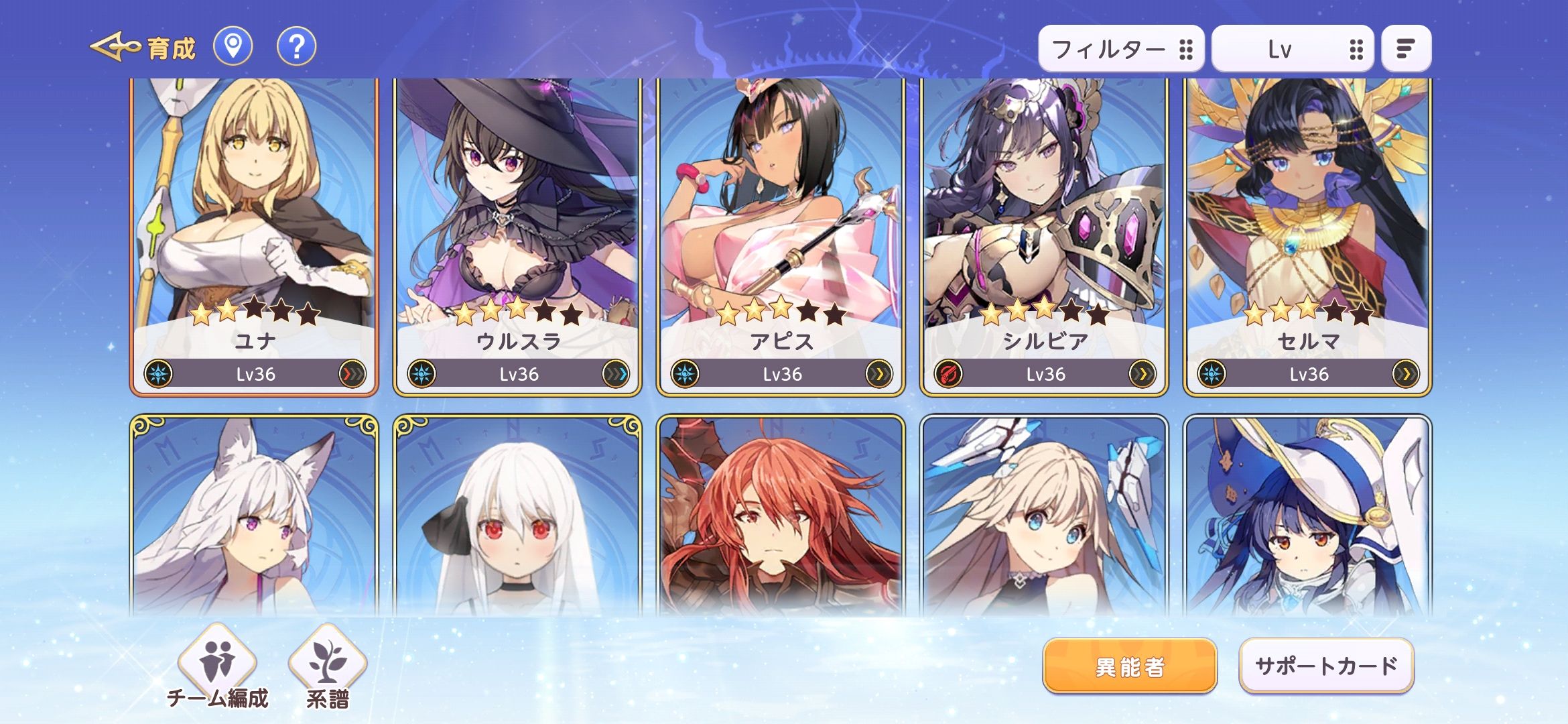1568x724 pixels.
Task: Select the シルビア character card
Action: (x=1044, y=235)
